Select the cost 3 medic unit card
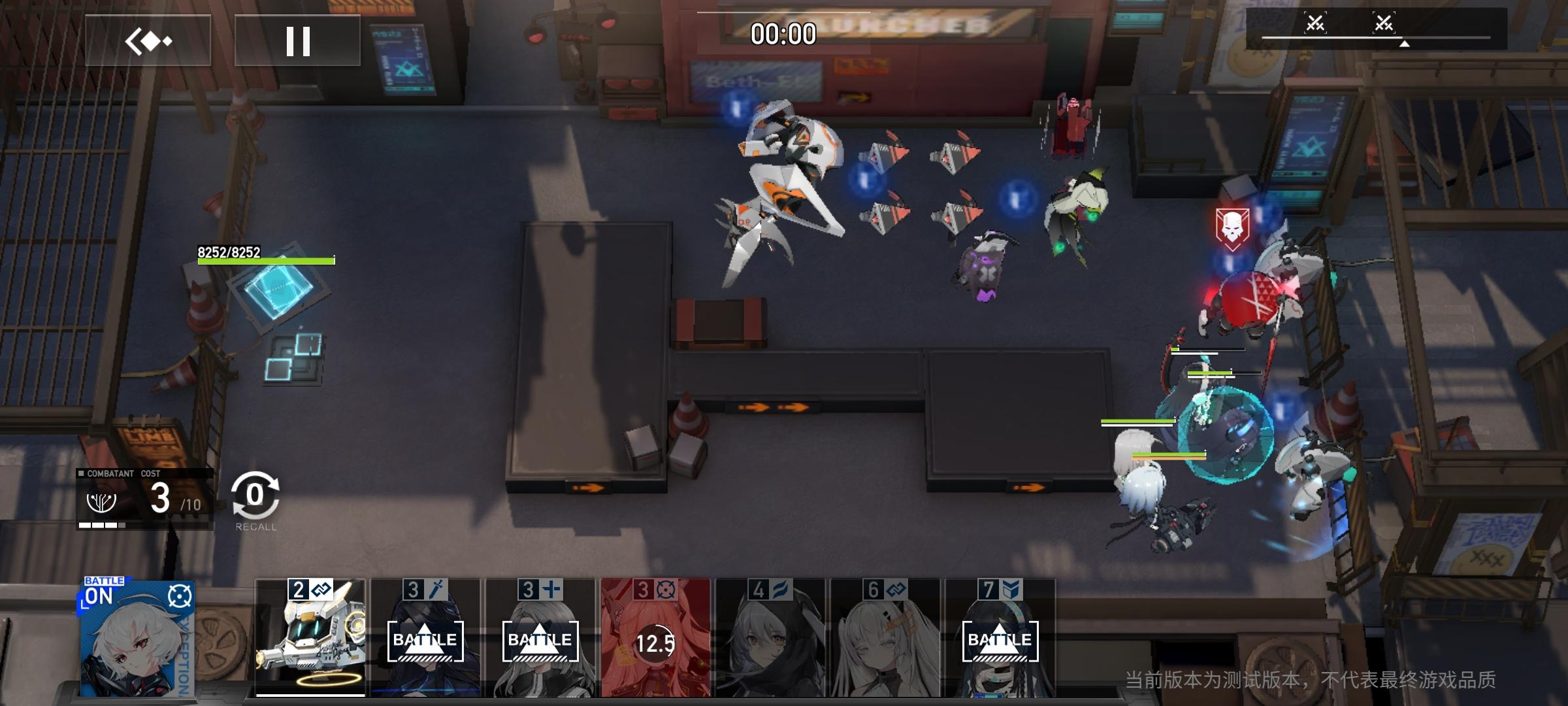1568x706 pixels. pos(540,637)
